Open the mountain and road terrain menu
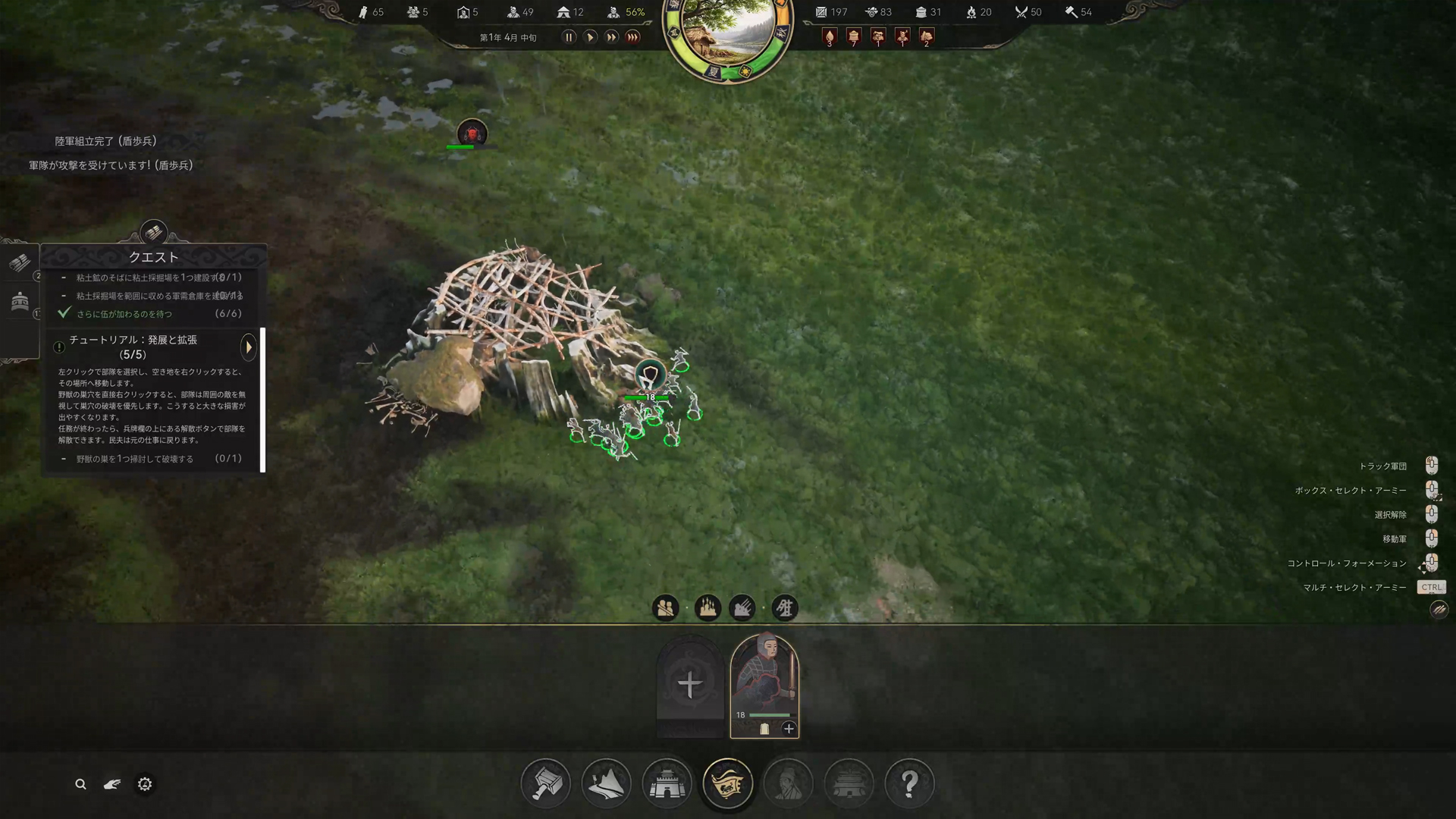The image size is (1456, 819). 606,783
